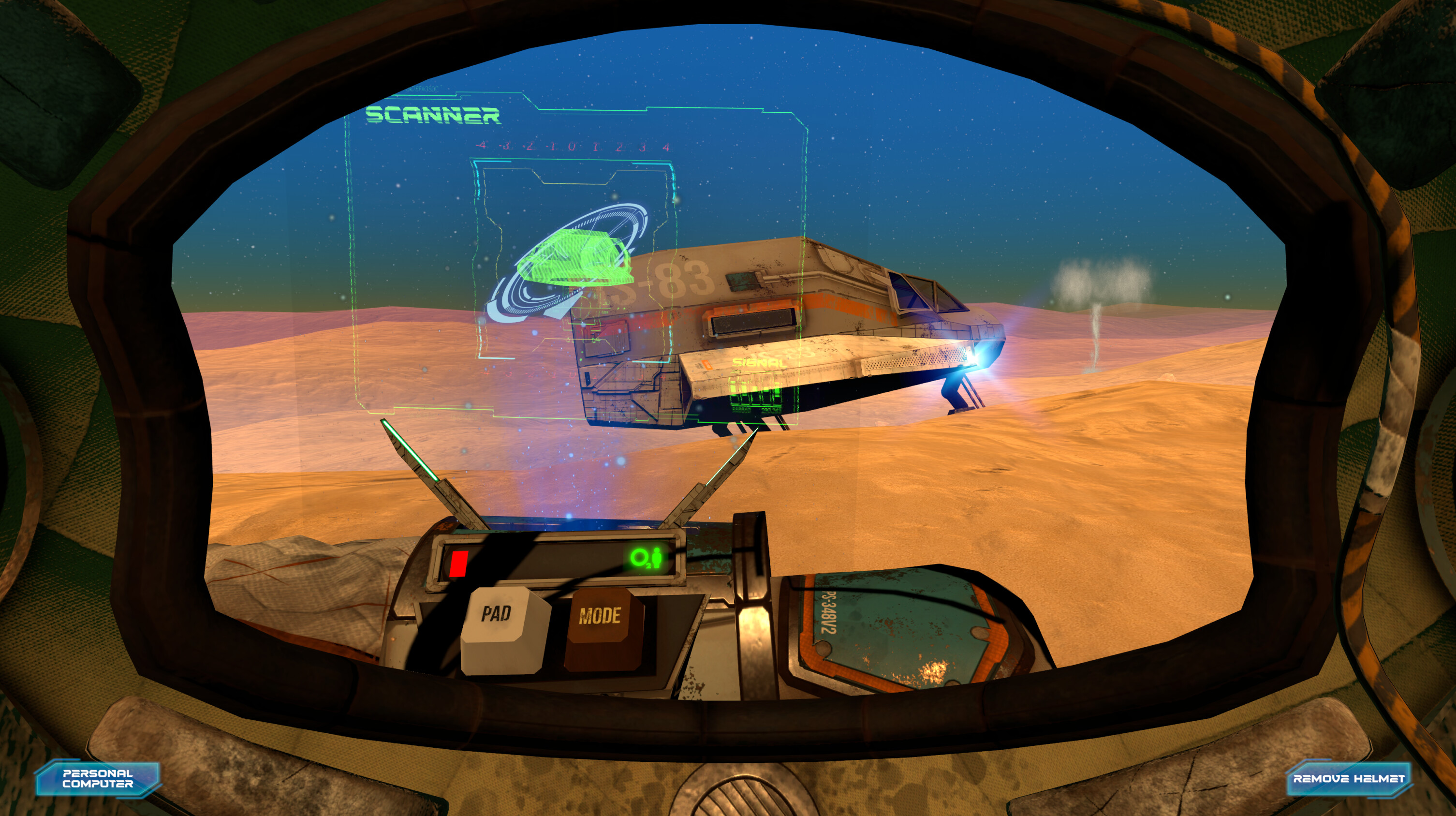The height and width of the screenshot is (816, 1456).
Task: Expand the hex code label above SCANNER
Action: pos(423,89)
